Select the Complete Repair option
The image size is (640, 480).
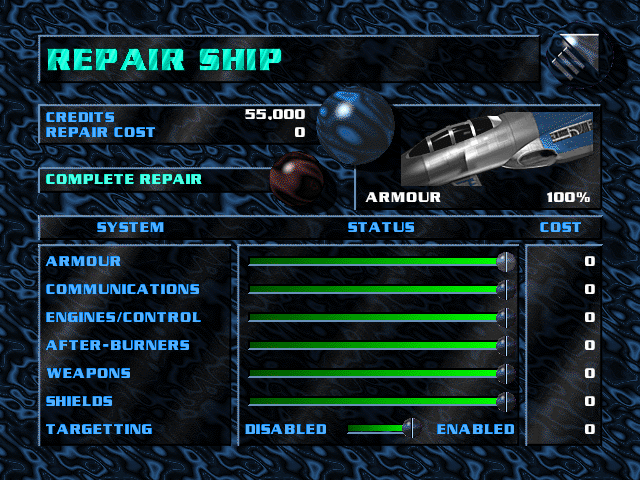tap(124, 180)
